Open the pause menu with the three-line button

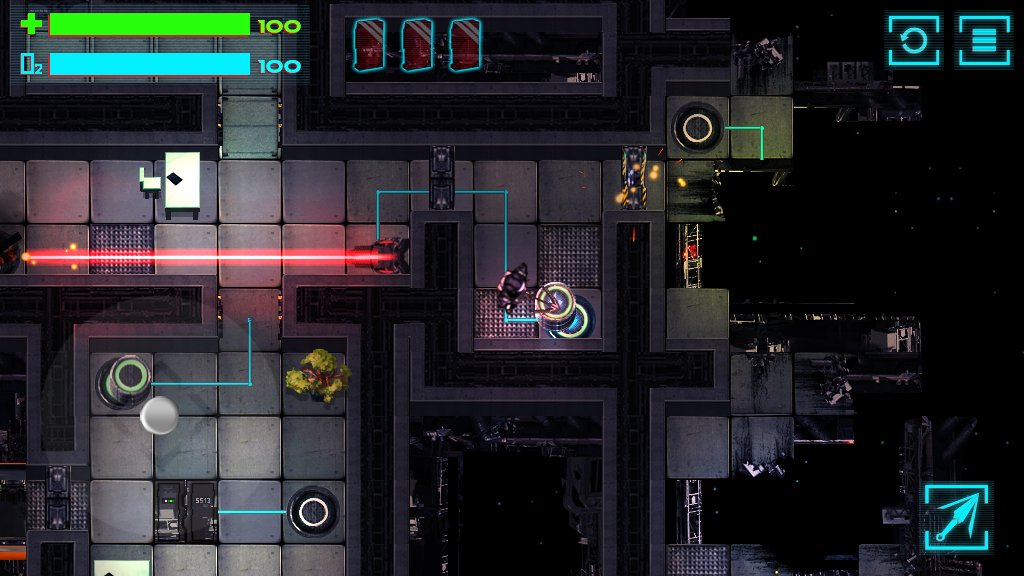[984, 40]
